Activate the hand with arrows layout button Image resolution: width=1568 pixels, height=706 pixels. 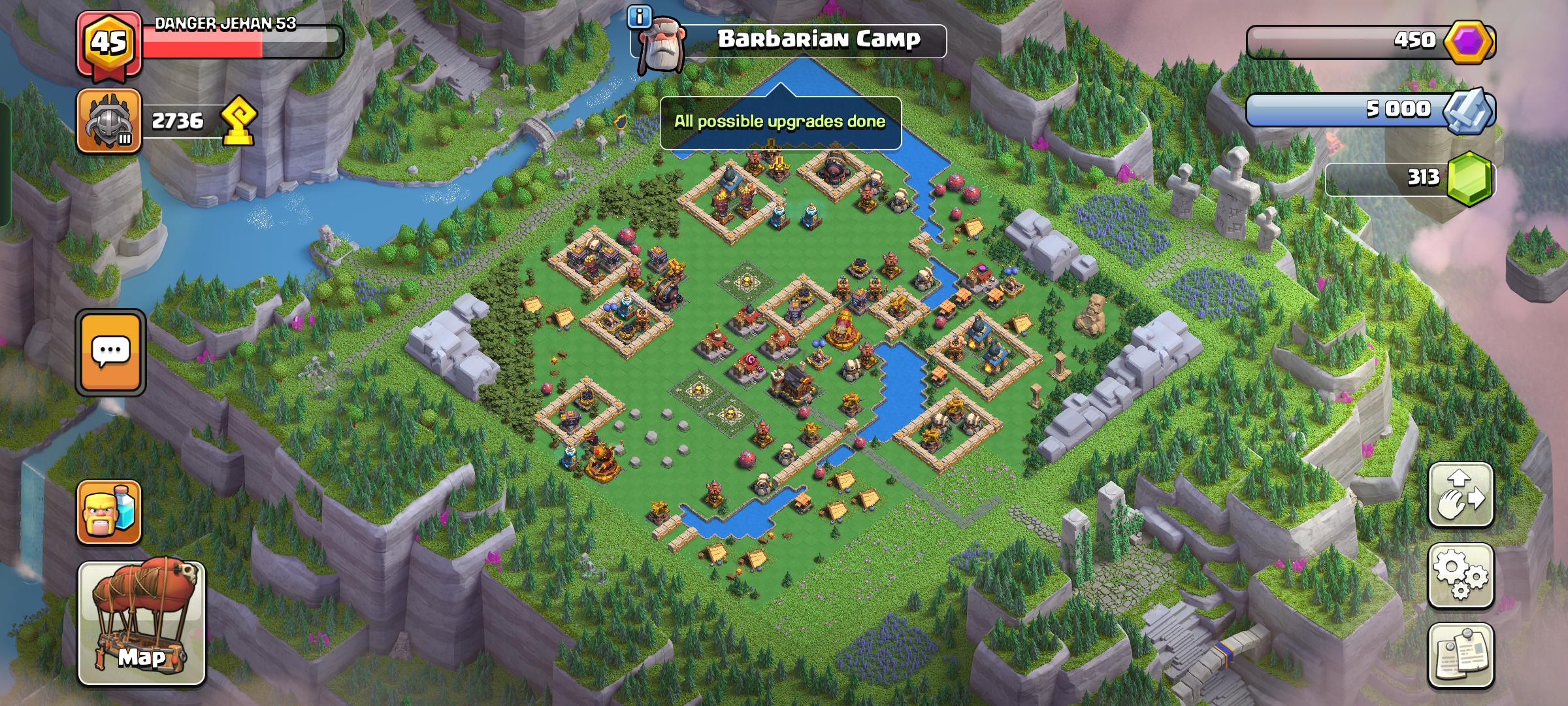[1461, 495]
